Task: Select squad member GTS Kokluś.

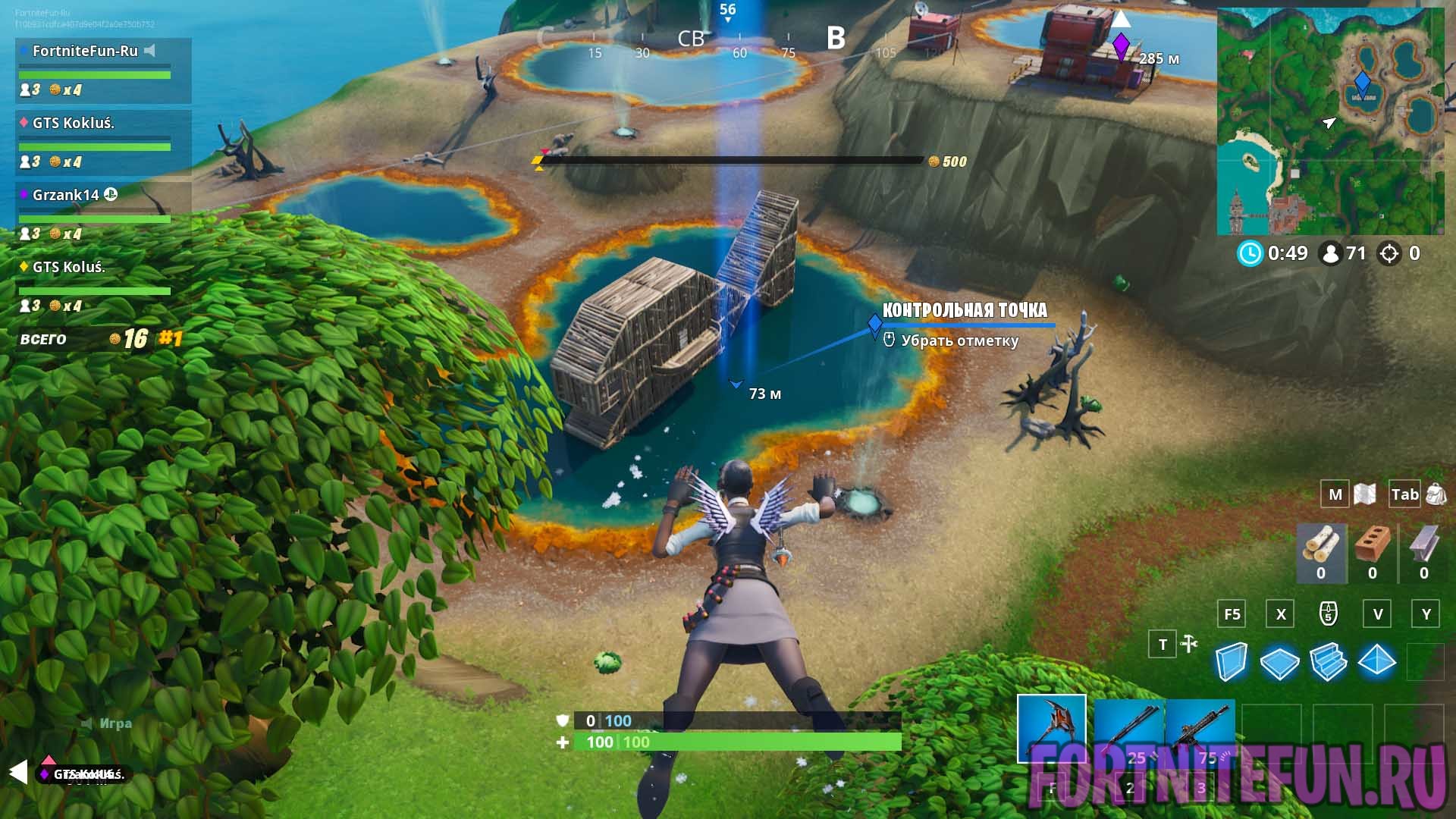Action: (x=73, y=123)
